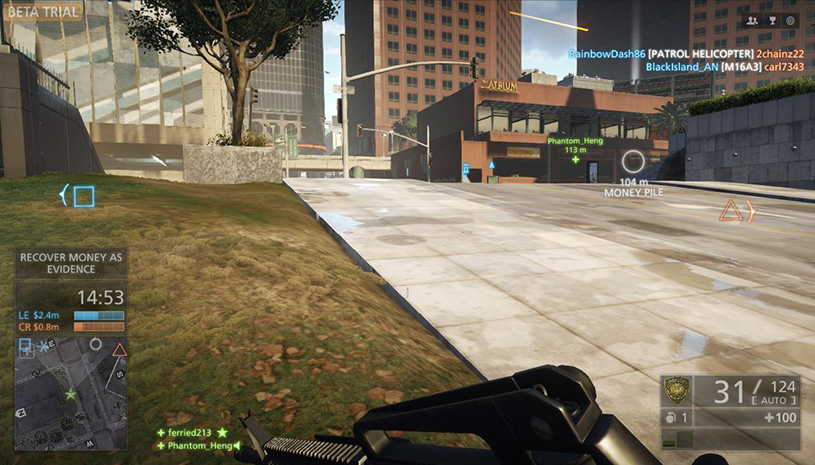Select Phantom_Heng in the squad list
This screenshot has height=465, width=815.
(196, 445)
